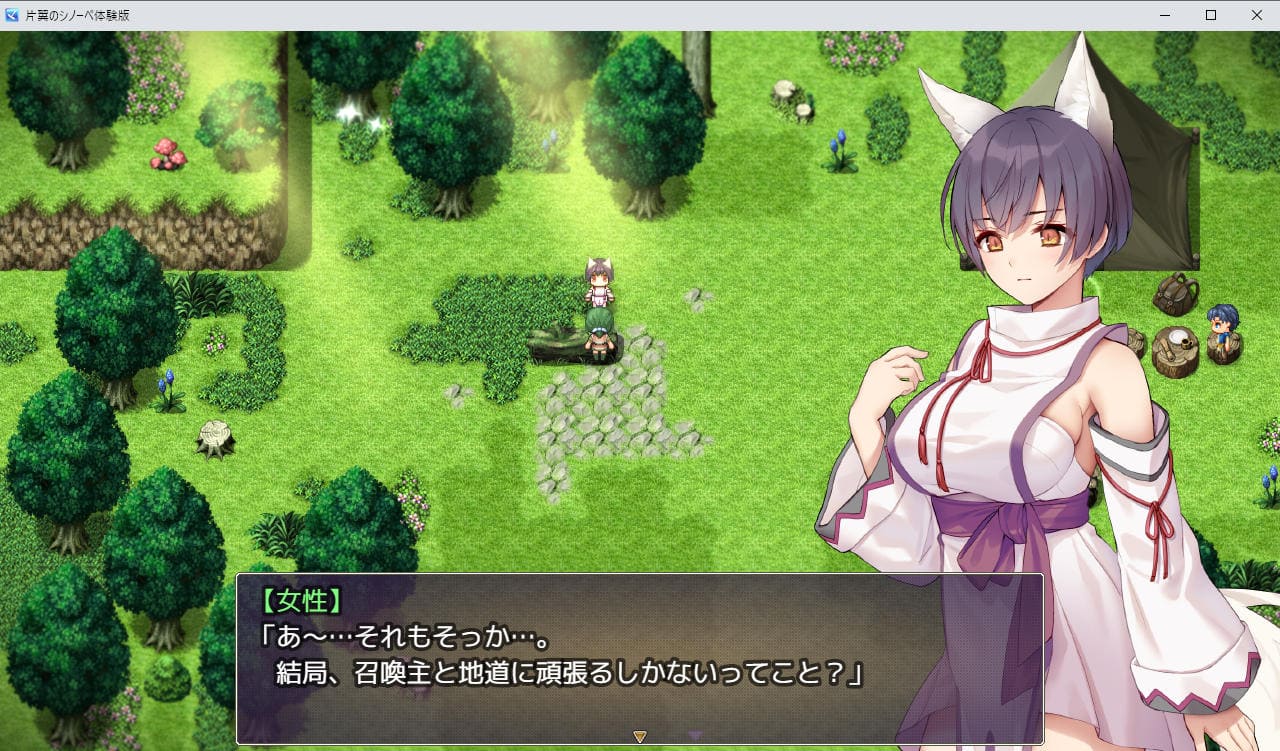Advance dialogue using the continue arrow
Screen dimensions: 1280x751
(x=640, y=737)
